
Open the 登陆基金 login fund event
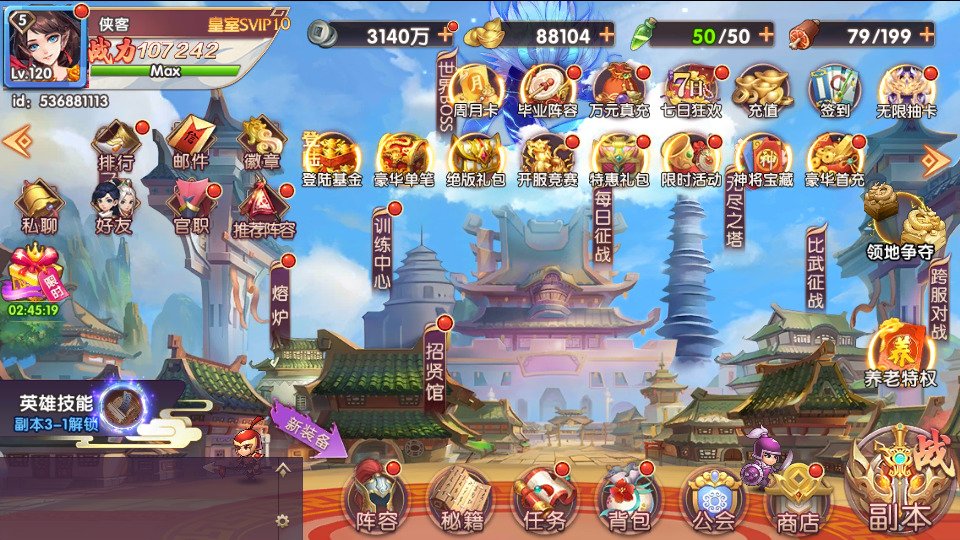point(332,160)
